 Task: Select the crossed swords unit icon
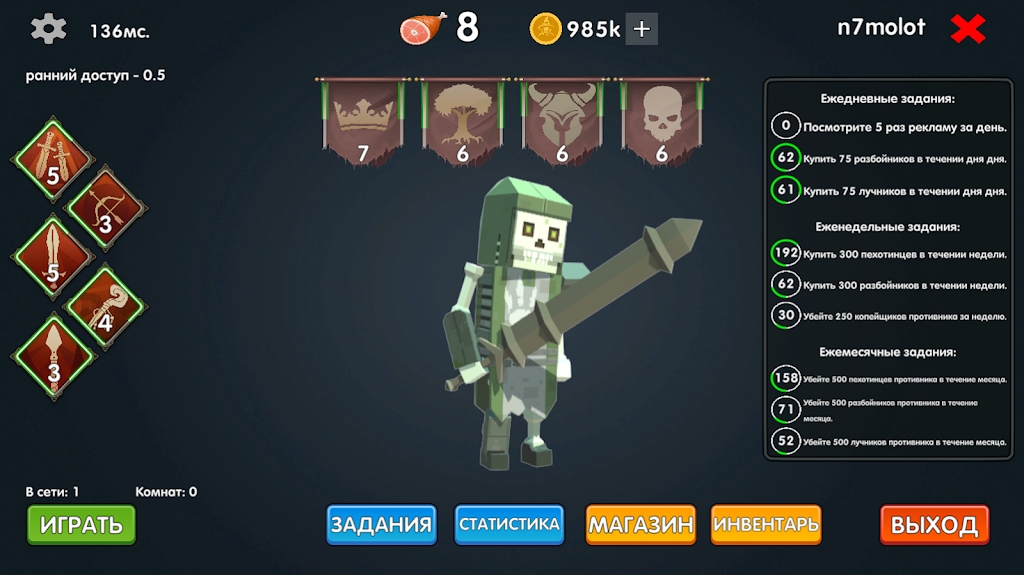coord(53,157)
